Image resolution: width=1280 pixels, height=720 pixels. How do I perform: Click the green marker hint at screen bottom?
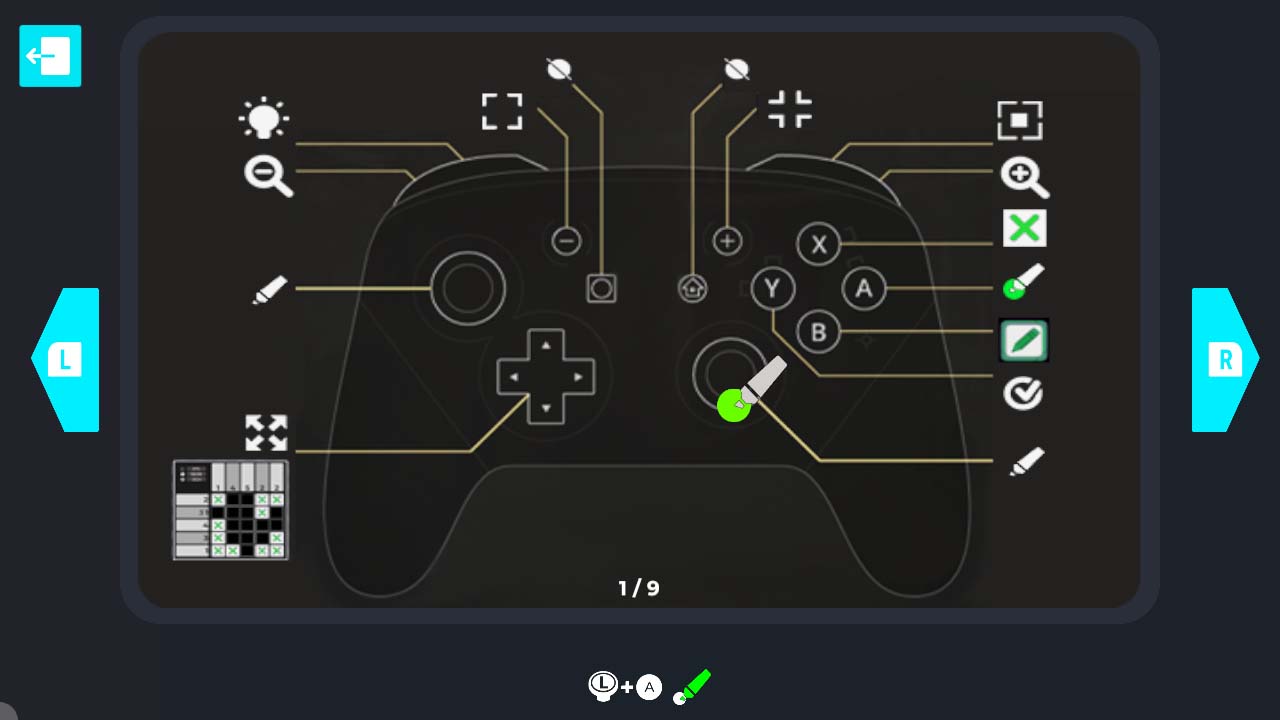click(x=692, y=686)
